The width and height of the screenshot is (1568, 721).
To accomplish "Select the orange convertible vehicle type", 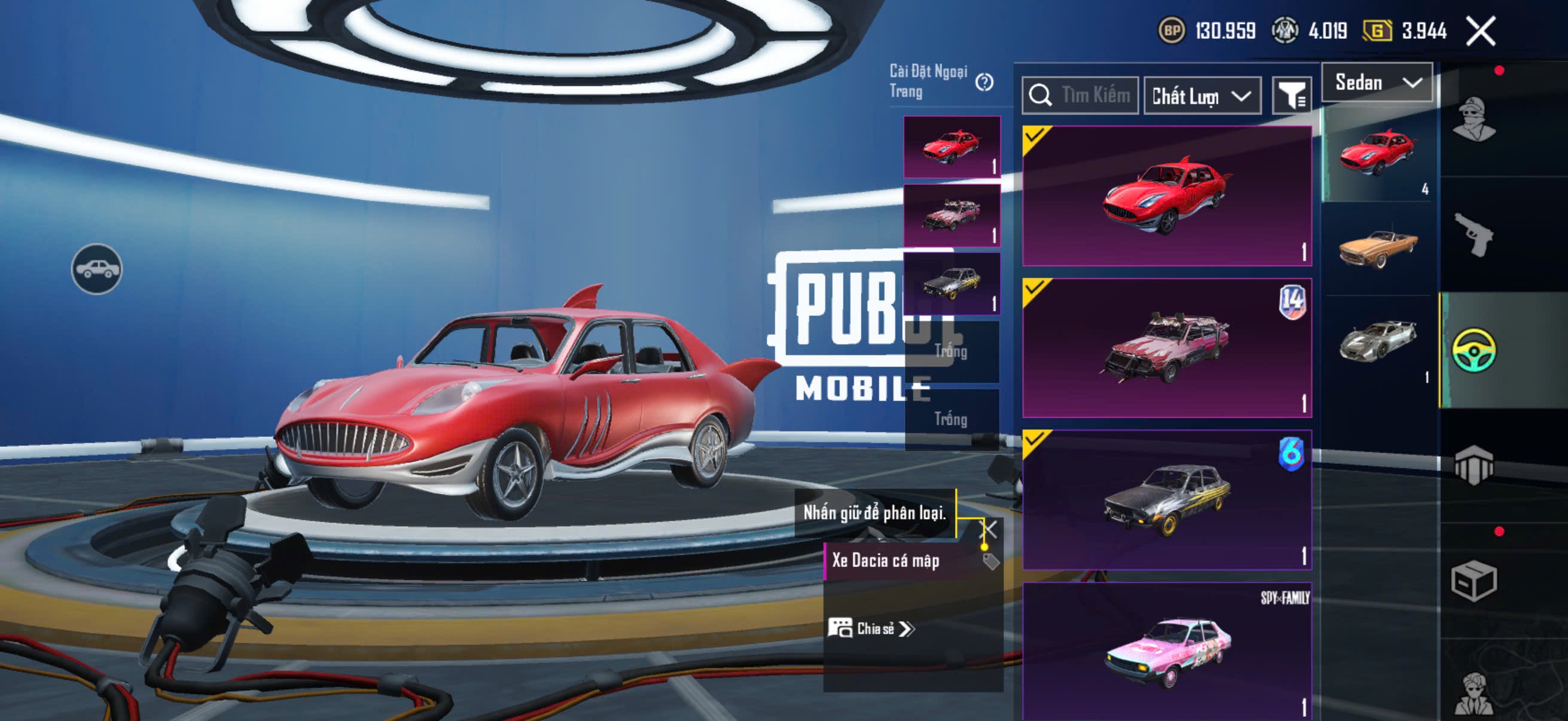I will click(x=1378, y=248).
